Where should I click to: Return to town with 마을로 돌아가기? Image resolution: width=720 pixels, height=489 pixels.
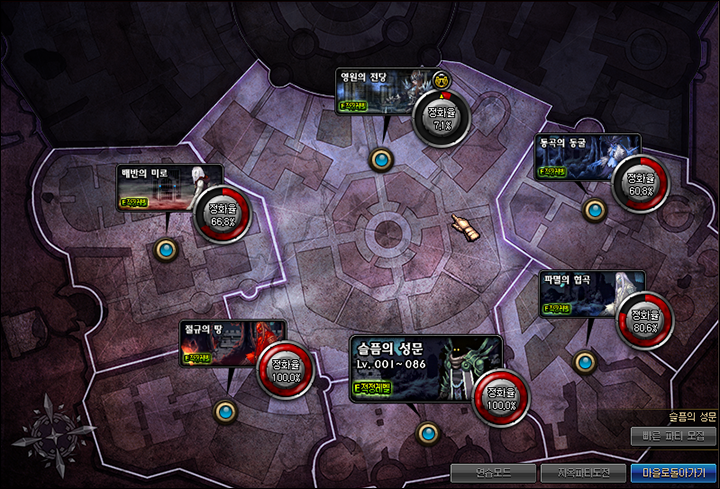coord(673,472)
